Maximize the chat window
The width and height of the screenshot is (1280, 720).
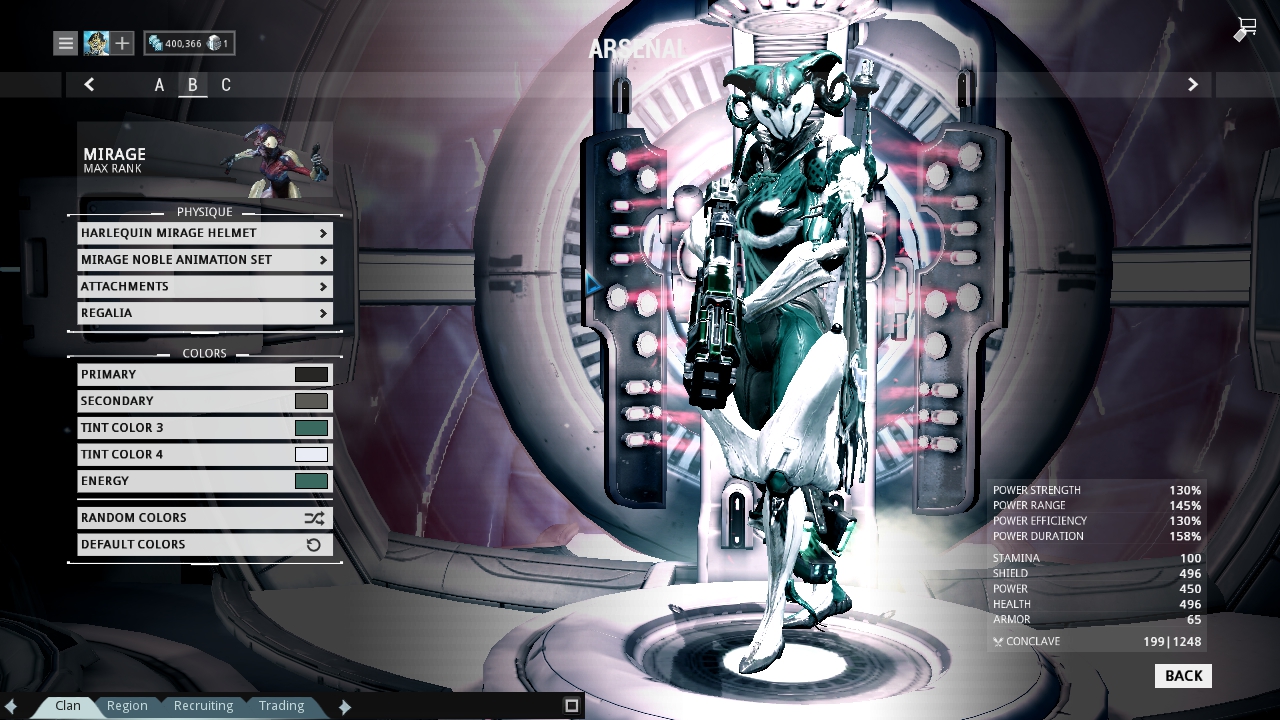[570, 705]
